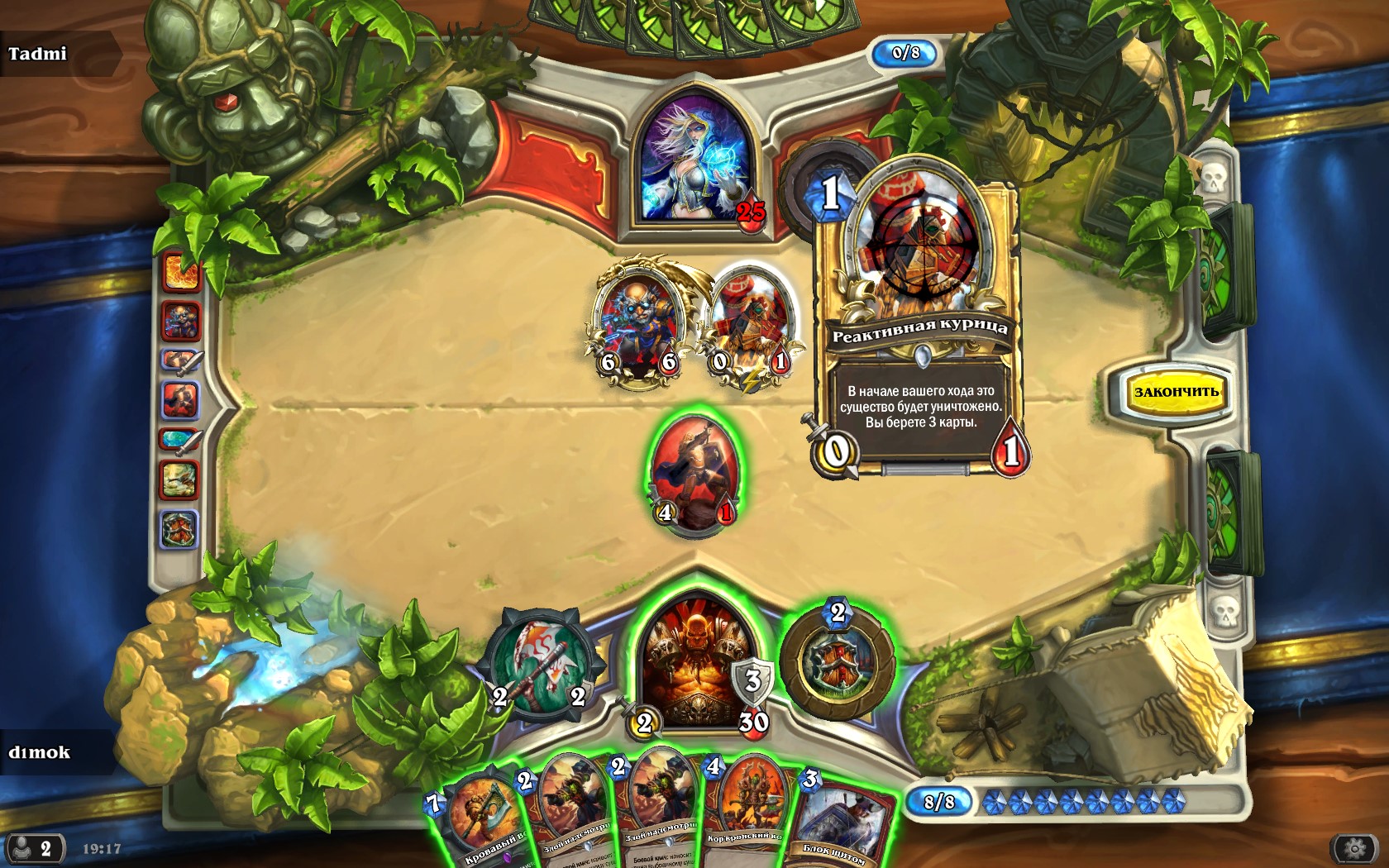Inspect the fire spell history tile
1389x868 pixels.
(181, 274)
